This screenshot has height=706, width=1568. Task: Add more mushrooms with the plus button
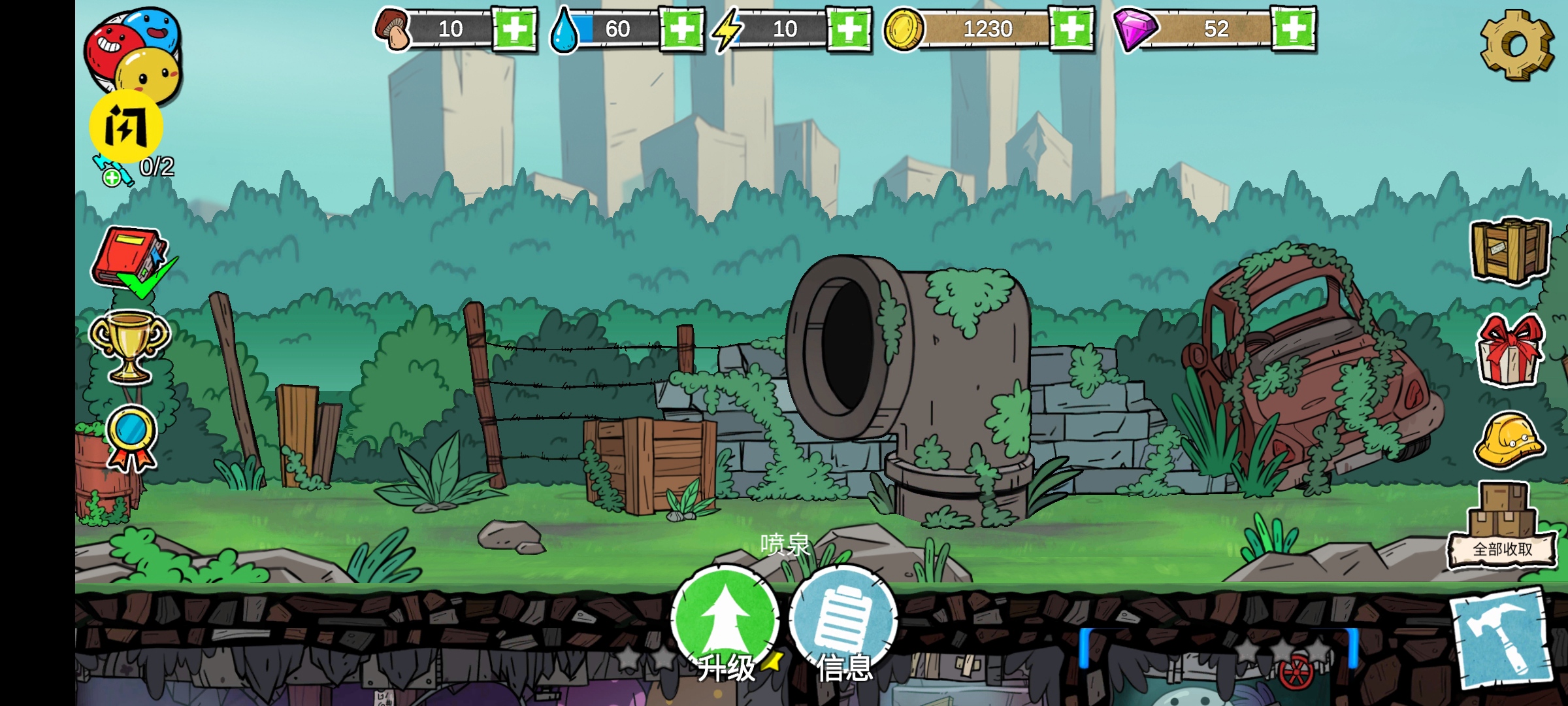(x=514, y=29)
